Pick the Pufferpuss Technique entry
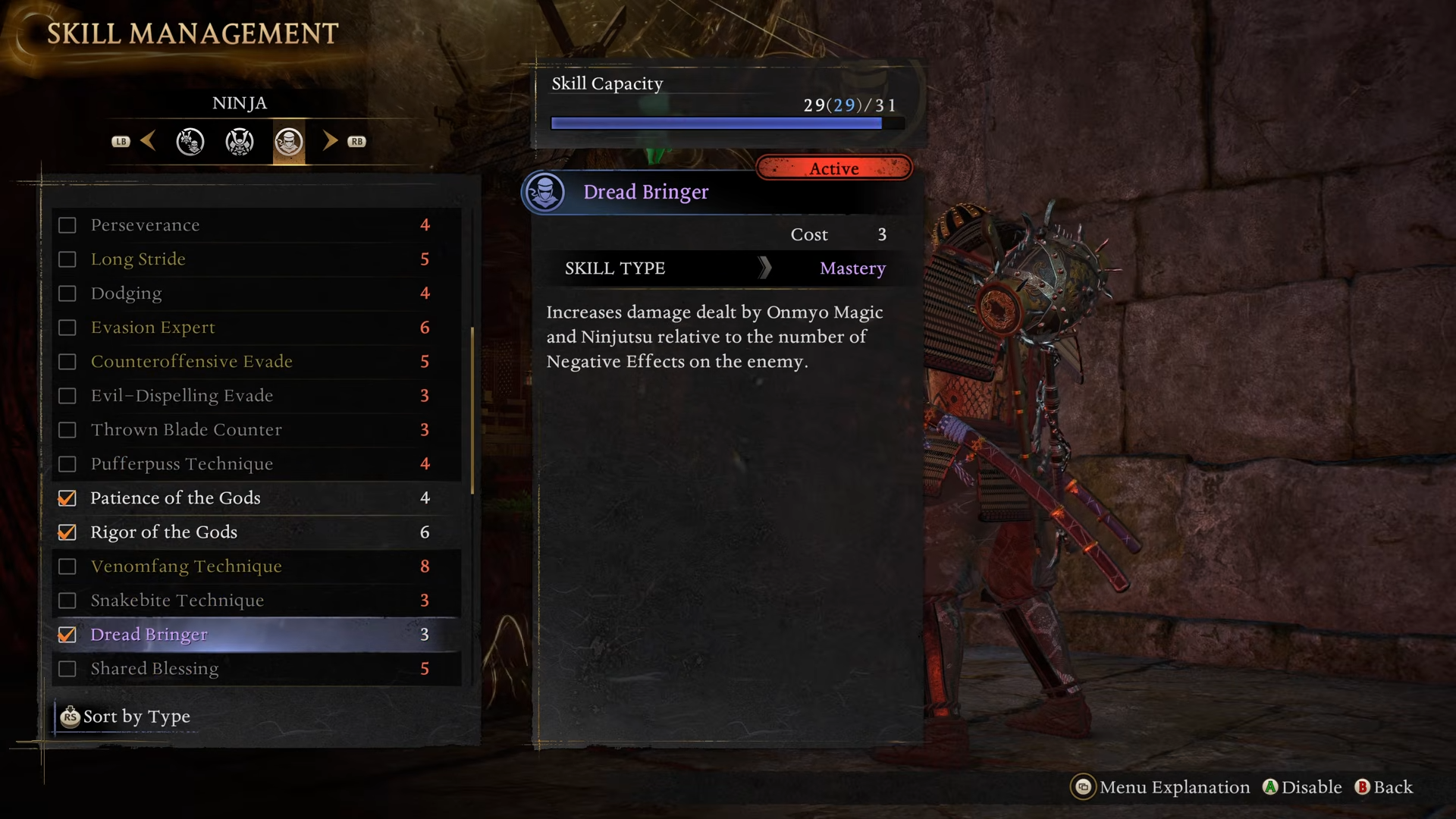 pyautogui.click(x=181, y=464)
